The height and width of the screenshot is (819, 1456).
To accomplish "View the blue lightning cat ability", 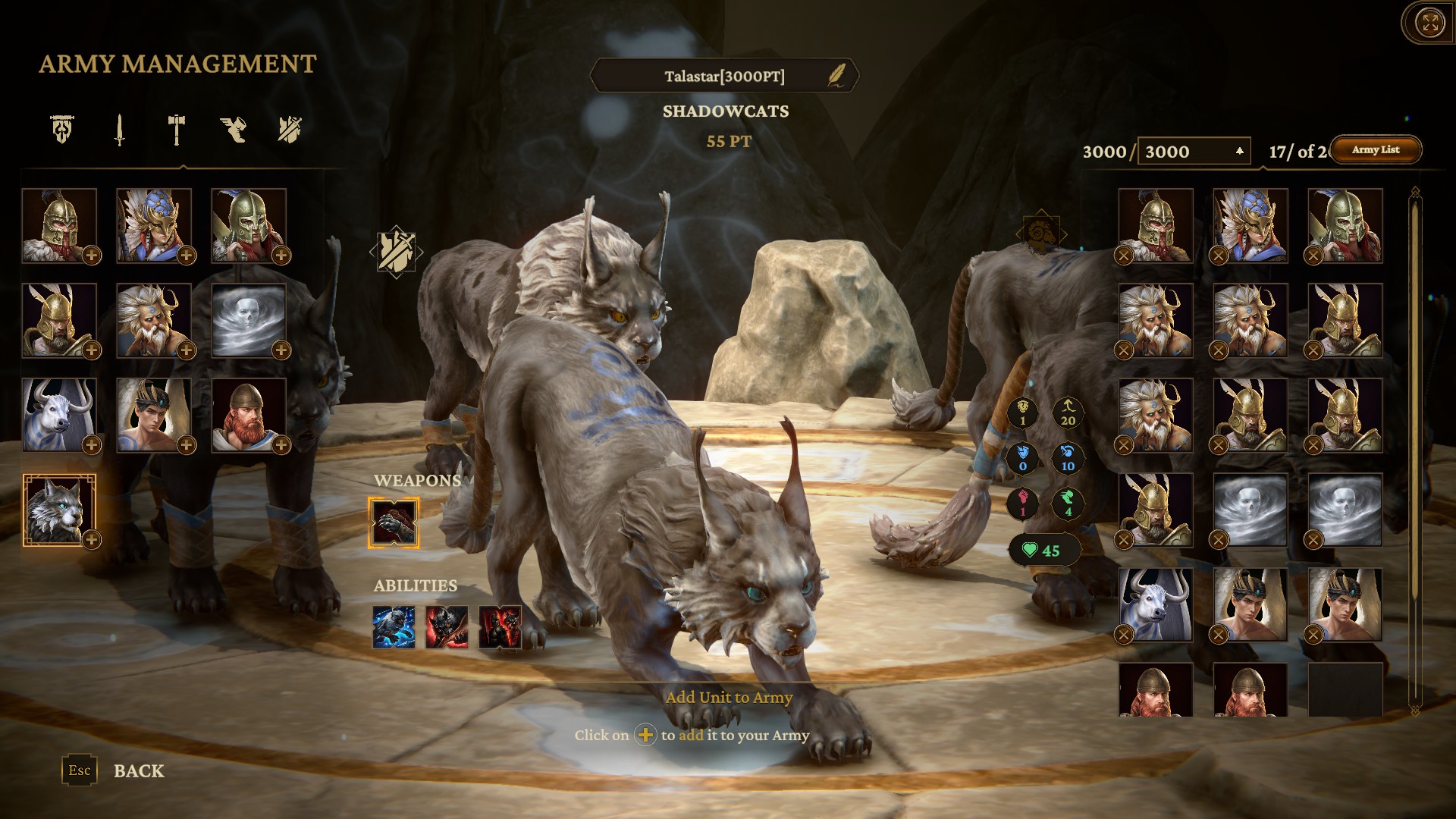I will point(394,627).
